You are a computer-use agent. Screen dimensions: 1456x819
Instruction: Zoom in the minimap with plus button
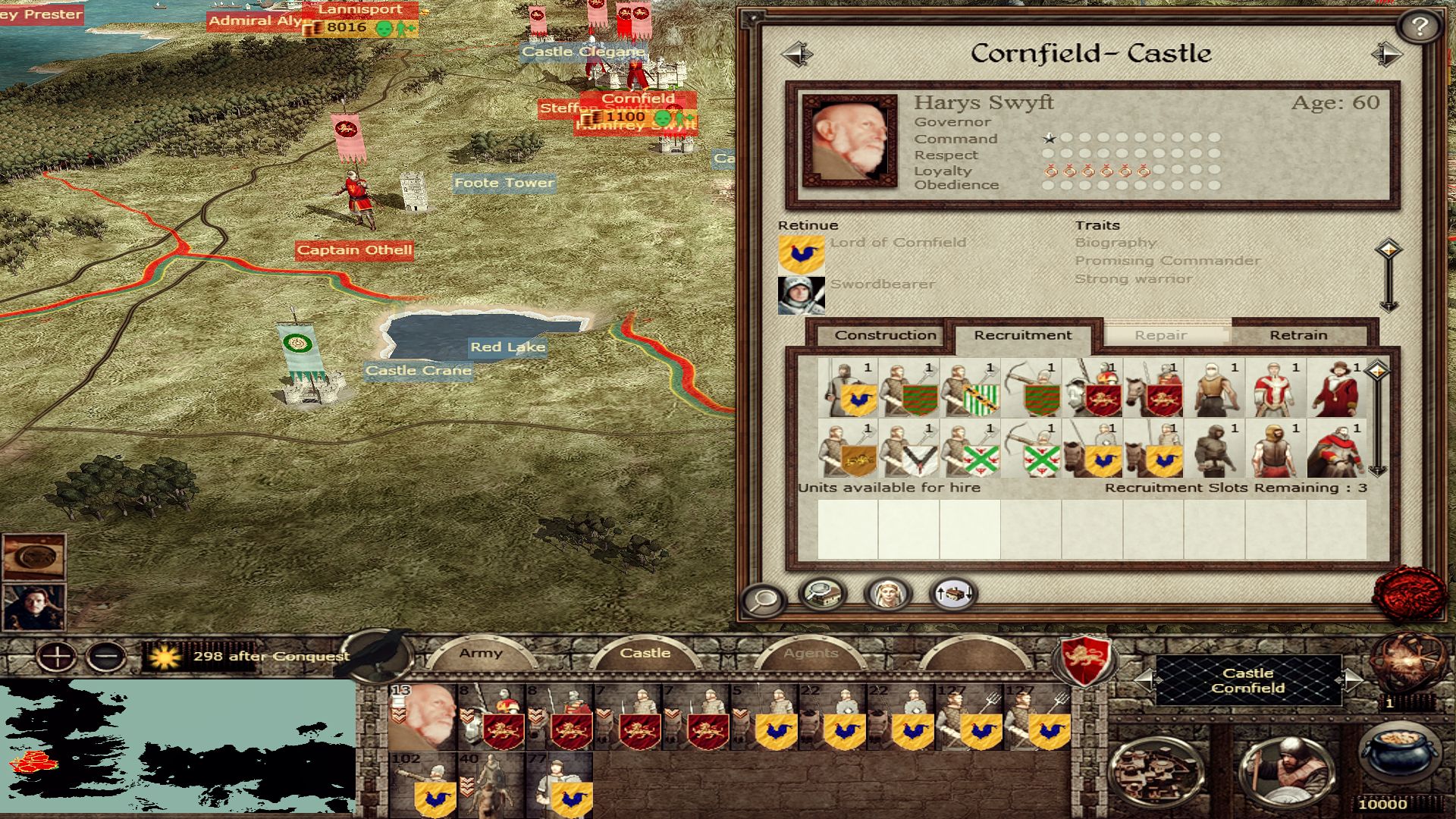(x=58, y=656)
